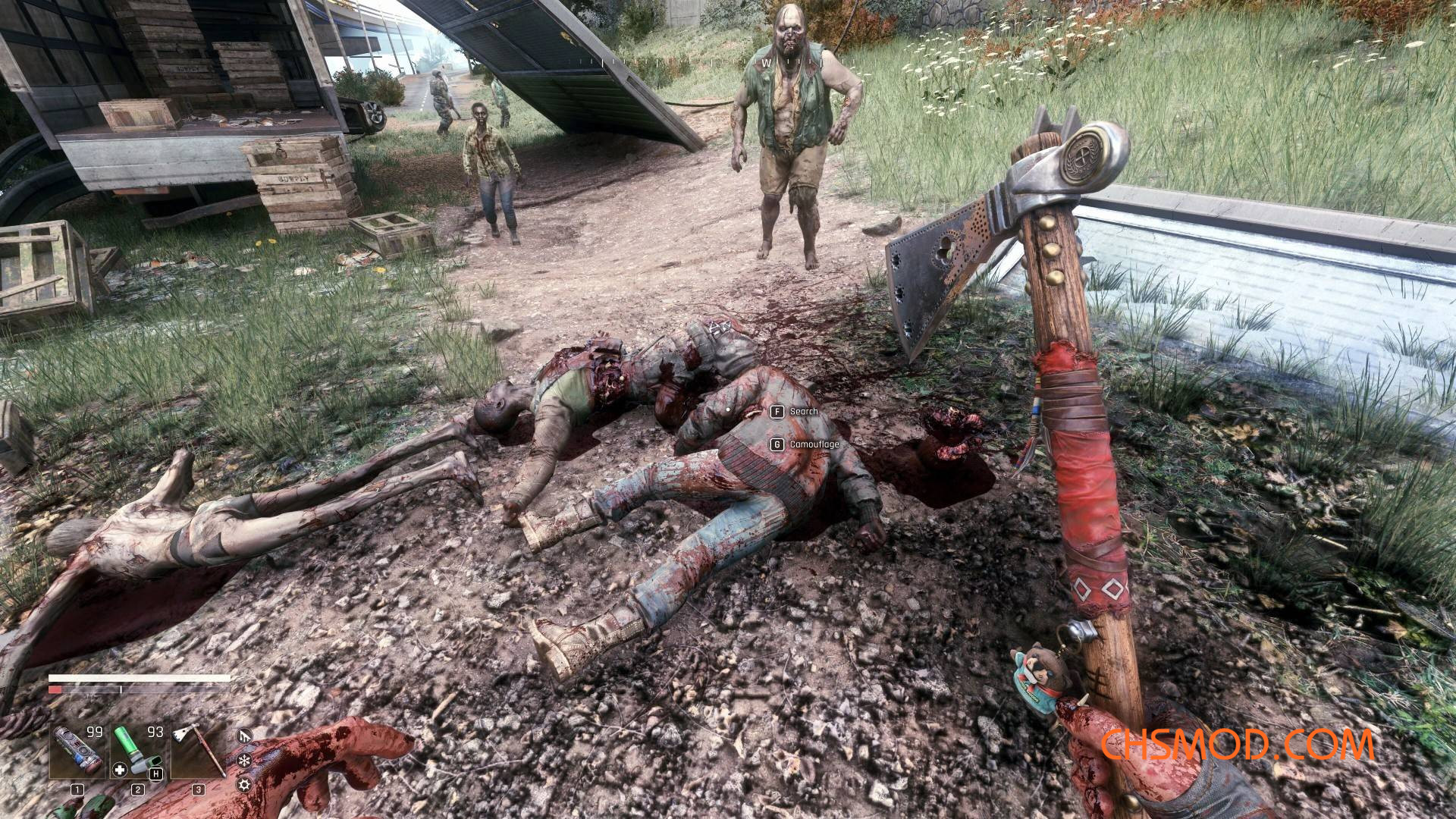Select the flashlight in hotbar slot 1

pyautogui.click(x=77, y=748)
